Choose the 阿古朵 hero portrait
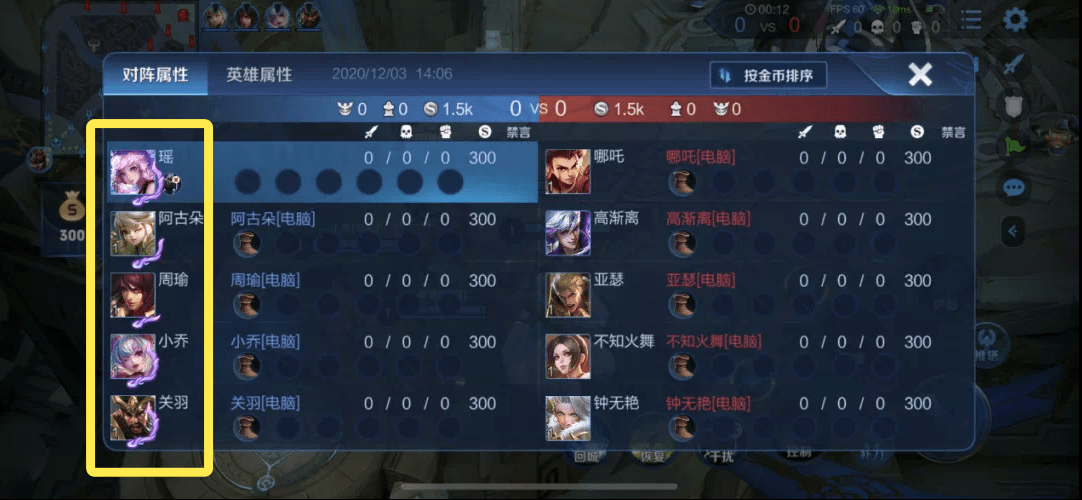 [x=132, y=234]
